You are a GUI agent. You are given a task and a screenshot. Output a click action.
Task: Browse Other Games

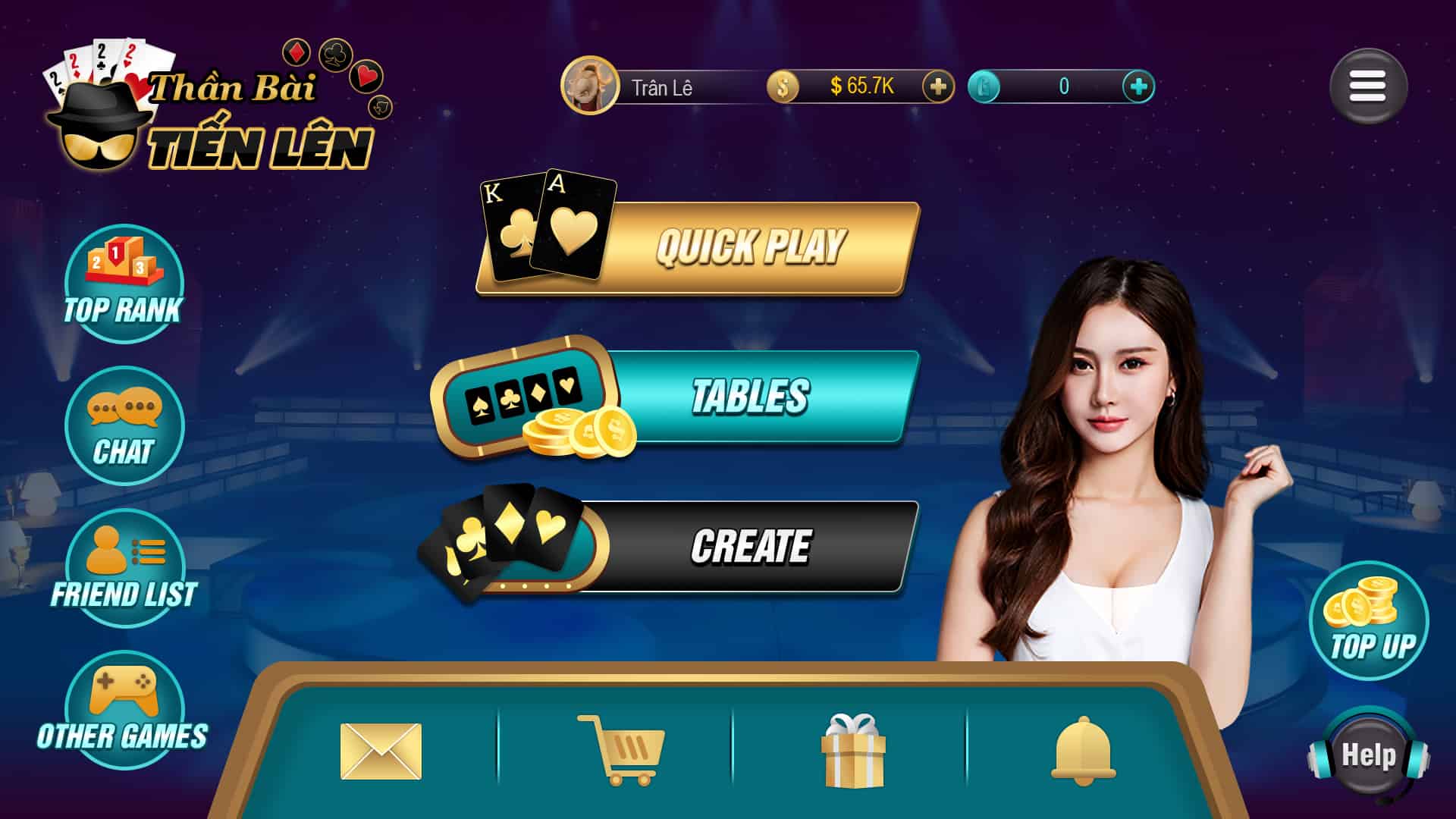point(124,710)
